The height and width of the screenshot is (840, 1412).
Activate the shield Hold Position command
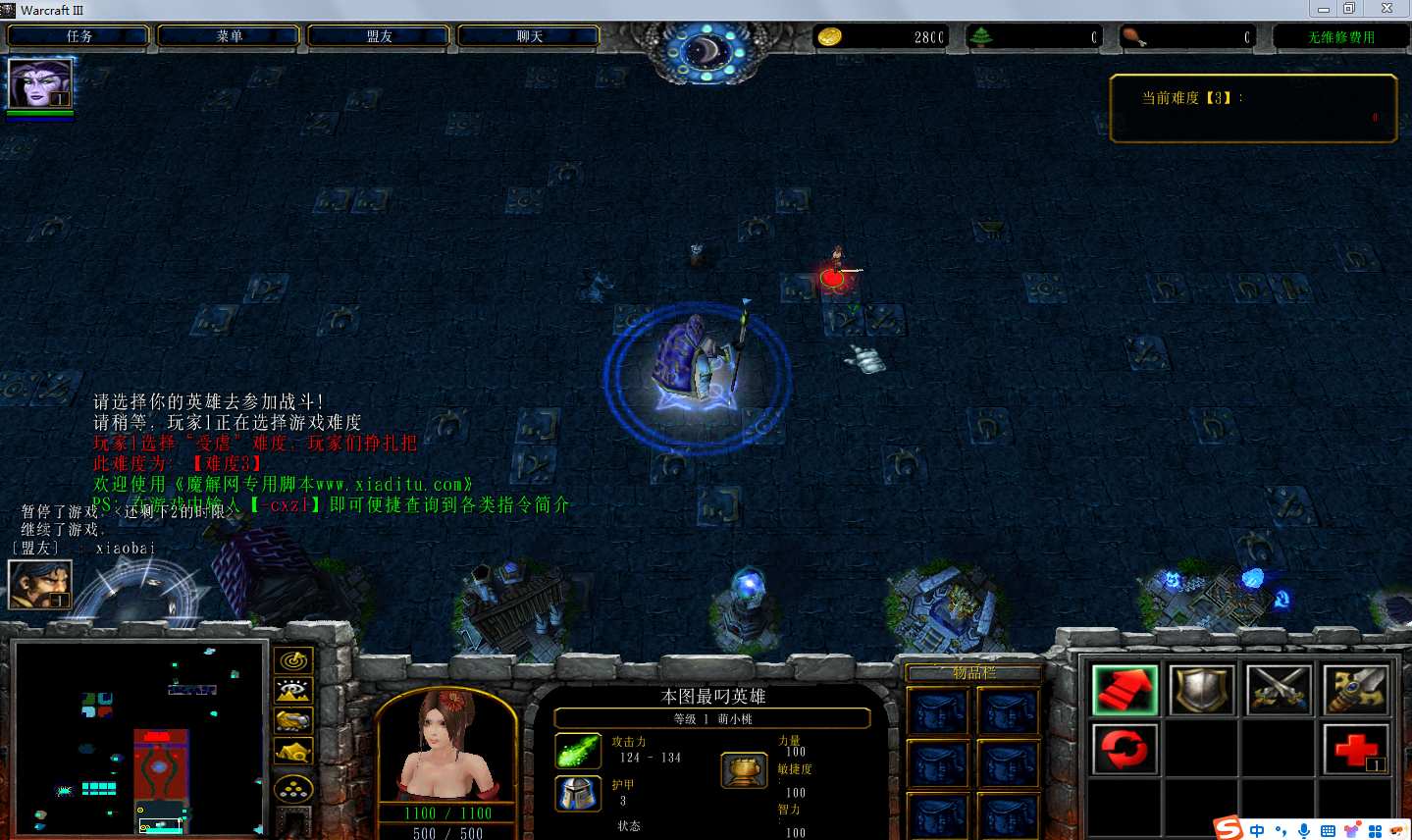coord(1202,690)
